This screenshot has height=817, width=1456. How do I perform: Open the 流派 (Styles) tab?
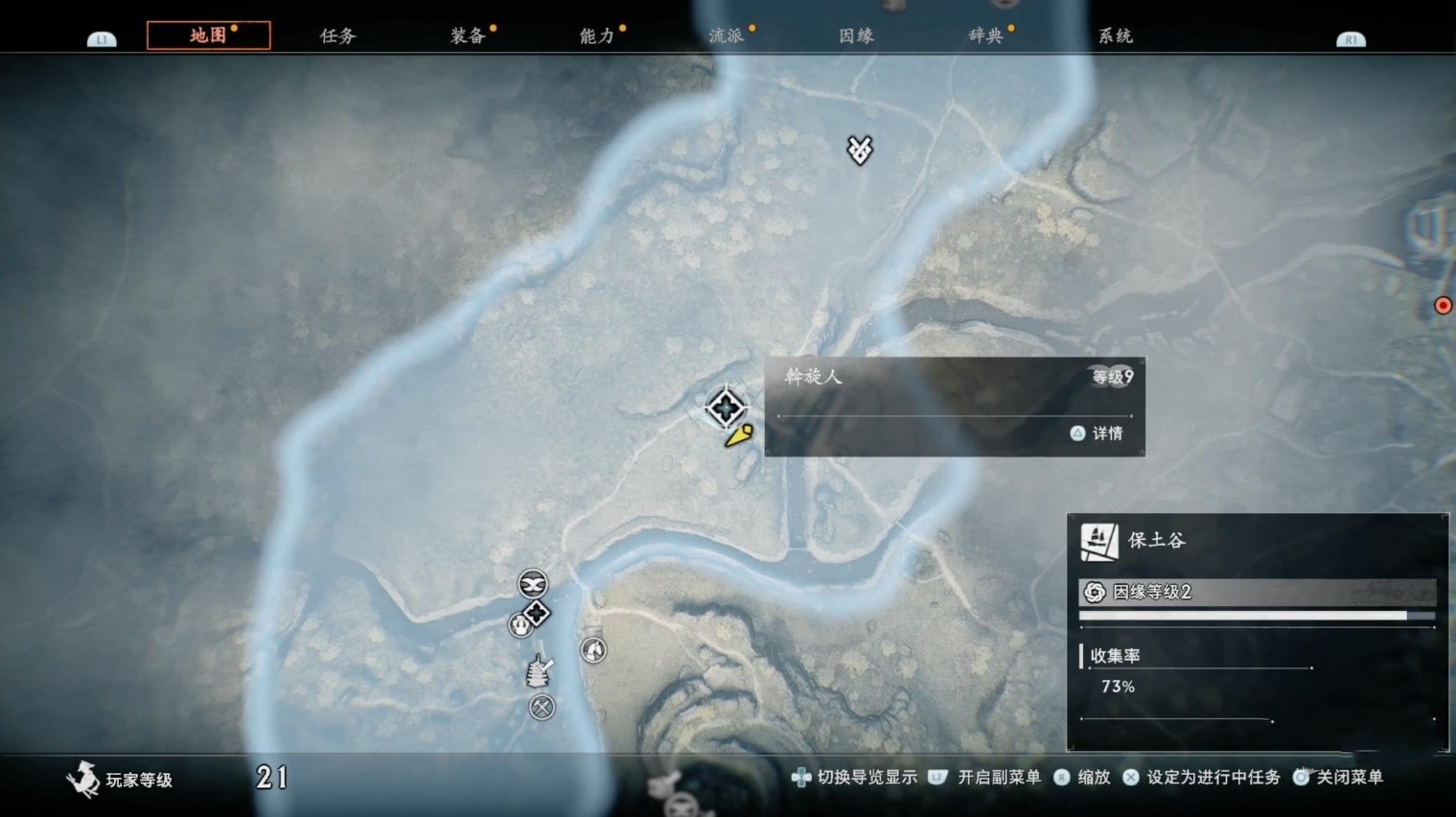point(727,35)
